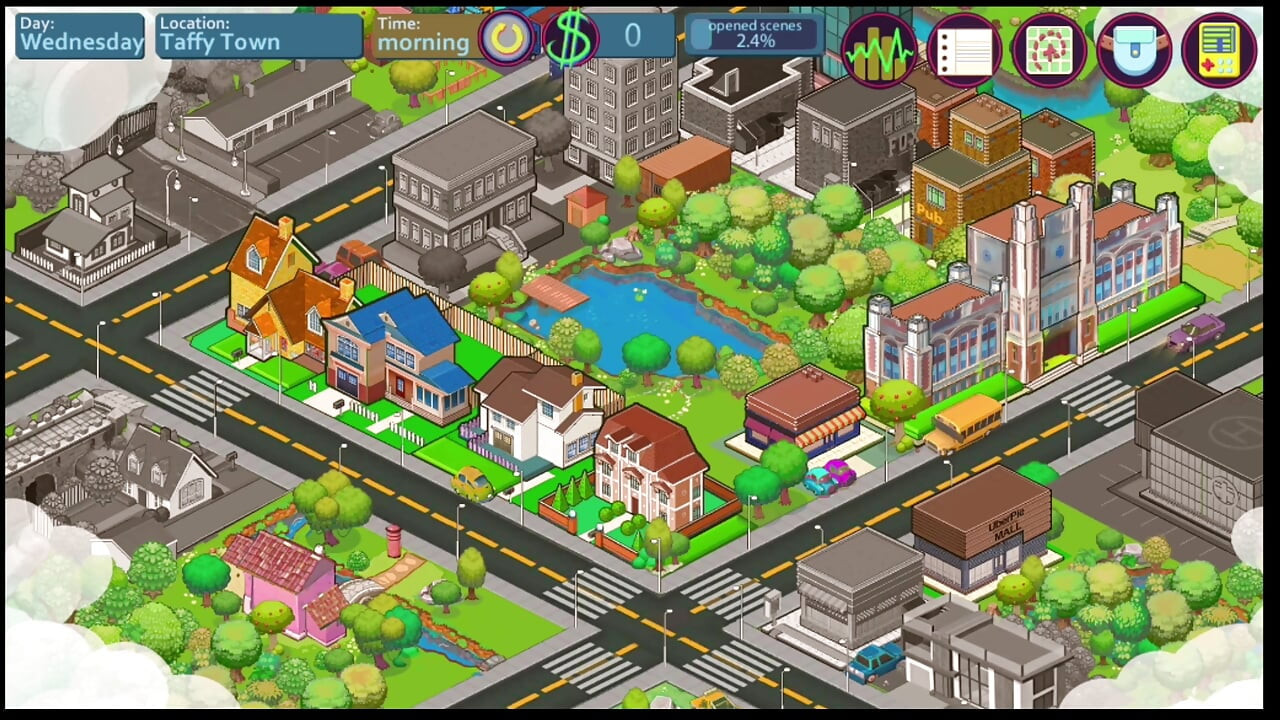
Task: Click the green dollar sign icon
Action: point(570,38)
